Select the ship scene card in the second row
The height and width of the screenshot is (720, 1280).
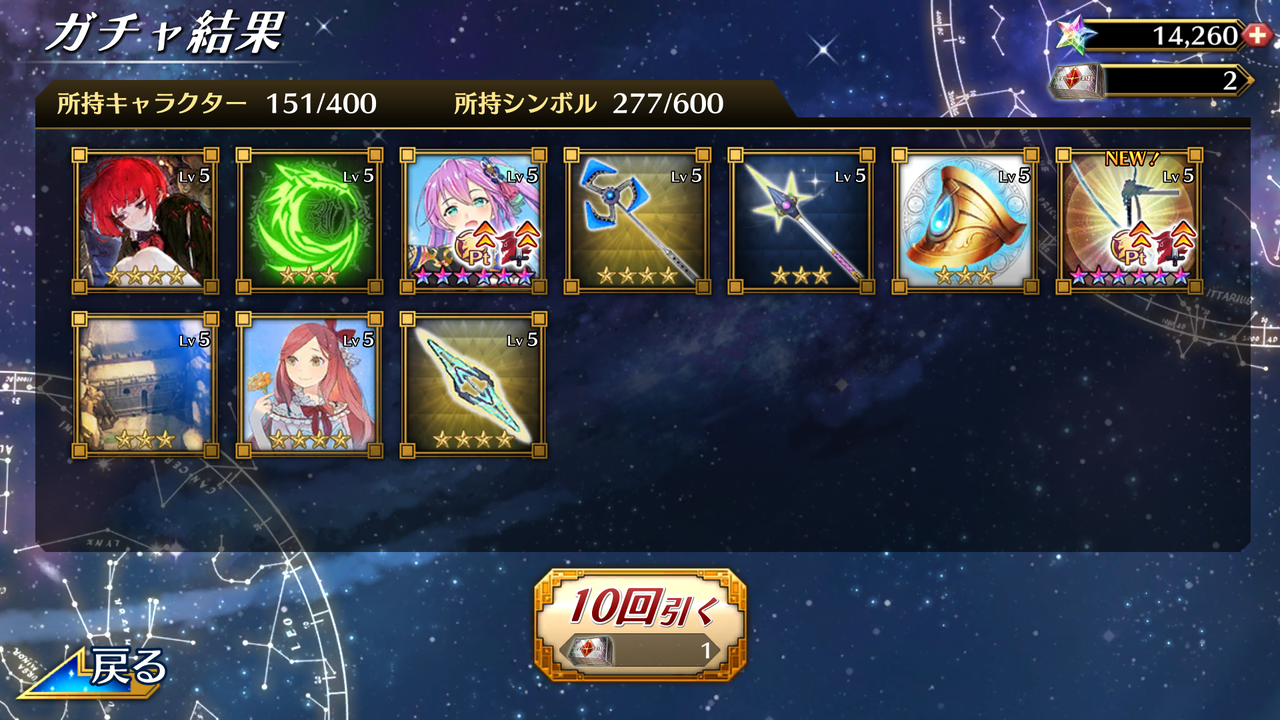(142, 384)
